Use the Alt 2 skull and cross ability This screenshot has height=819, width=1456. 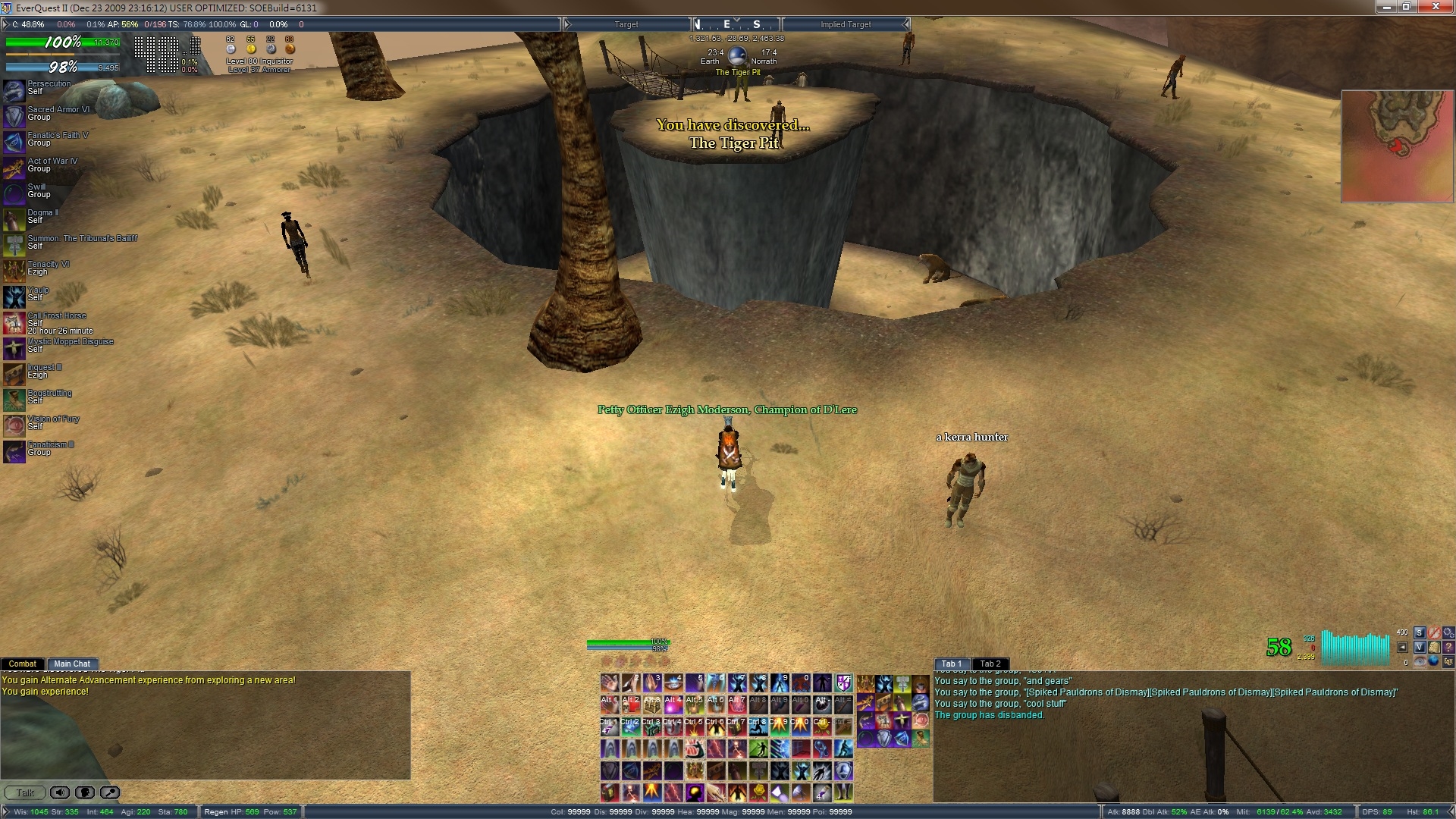click(x=631, y=705)
